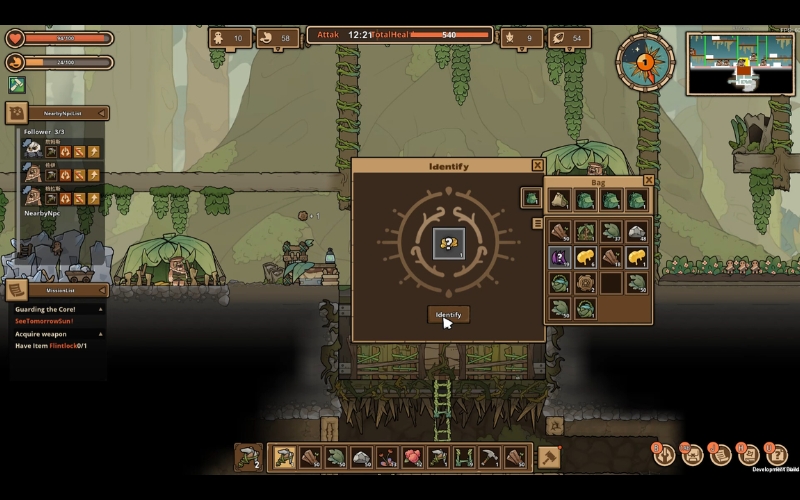Open the help question mark menu

(x=776, y=455)
